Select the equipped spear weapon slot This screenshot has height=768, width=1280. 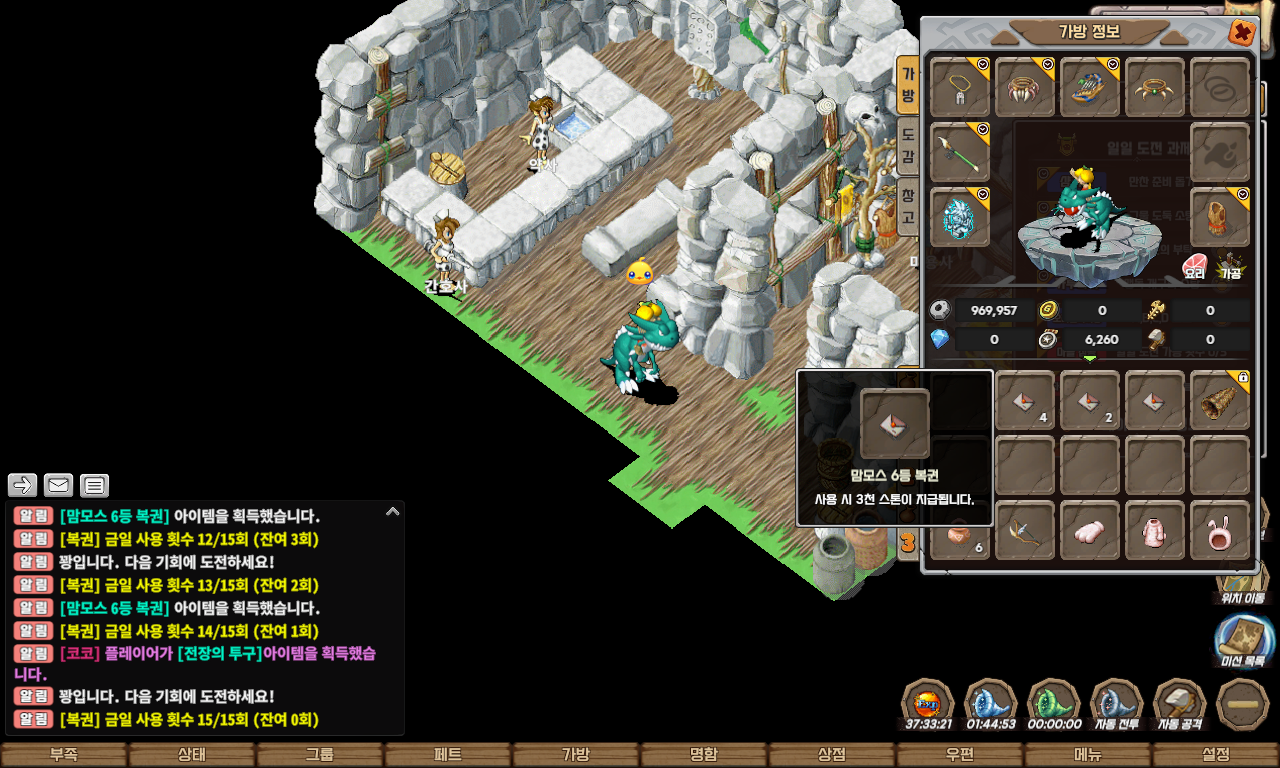click(961, 153)
